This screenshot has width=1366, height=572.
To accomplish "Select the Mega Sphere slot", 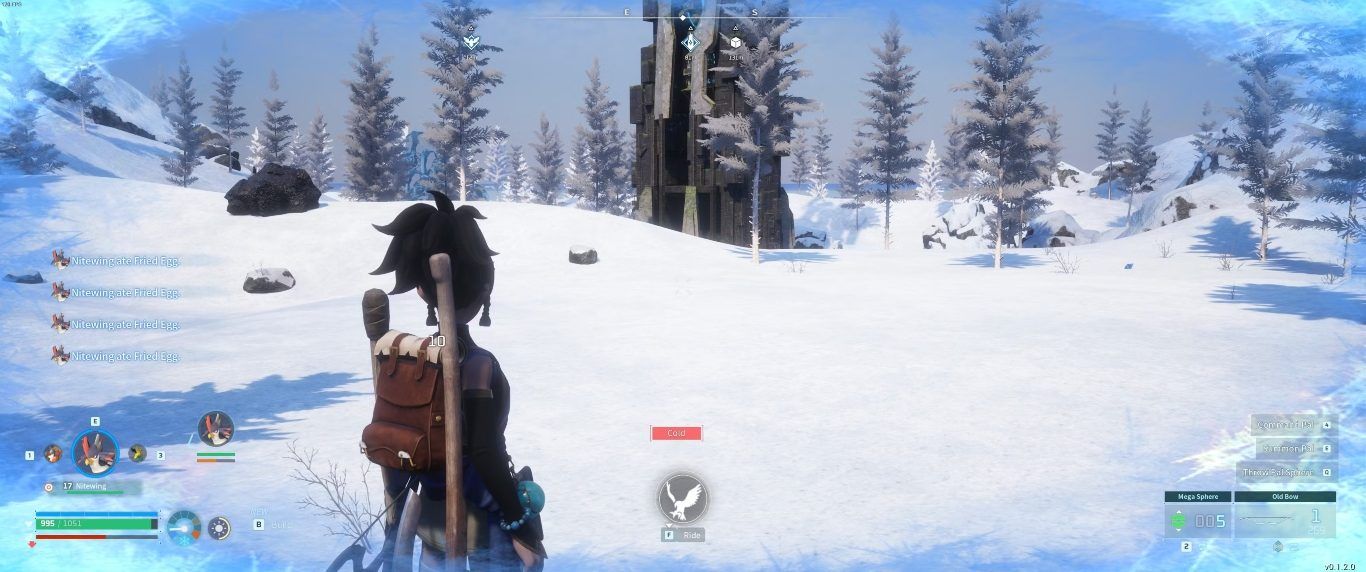I will (x=1197, y=520).
